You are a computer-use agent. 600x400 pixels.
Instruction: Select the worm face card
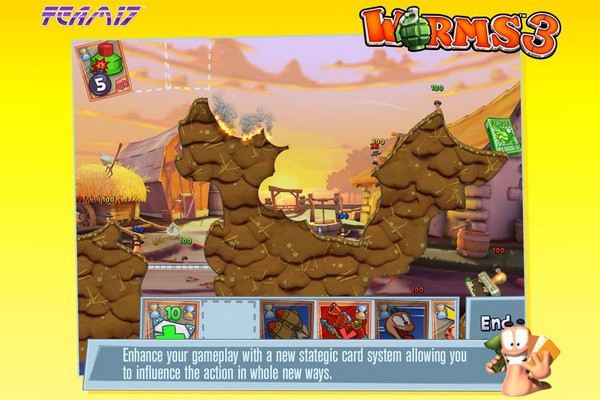click(x=402, y=320)
